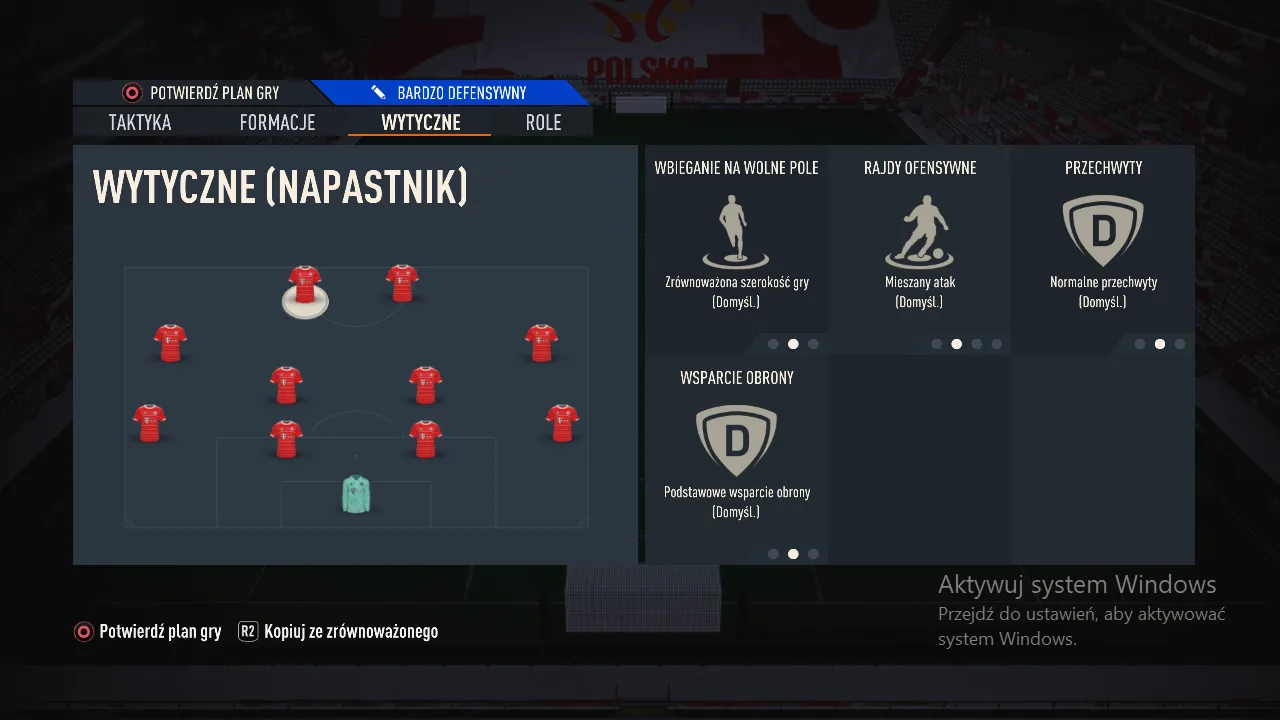Screen dimensions: 1280x720
Task: Click the right-back jersey on the formation
Action: pyautogui.click(x=562, y=425)
